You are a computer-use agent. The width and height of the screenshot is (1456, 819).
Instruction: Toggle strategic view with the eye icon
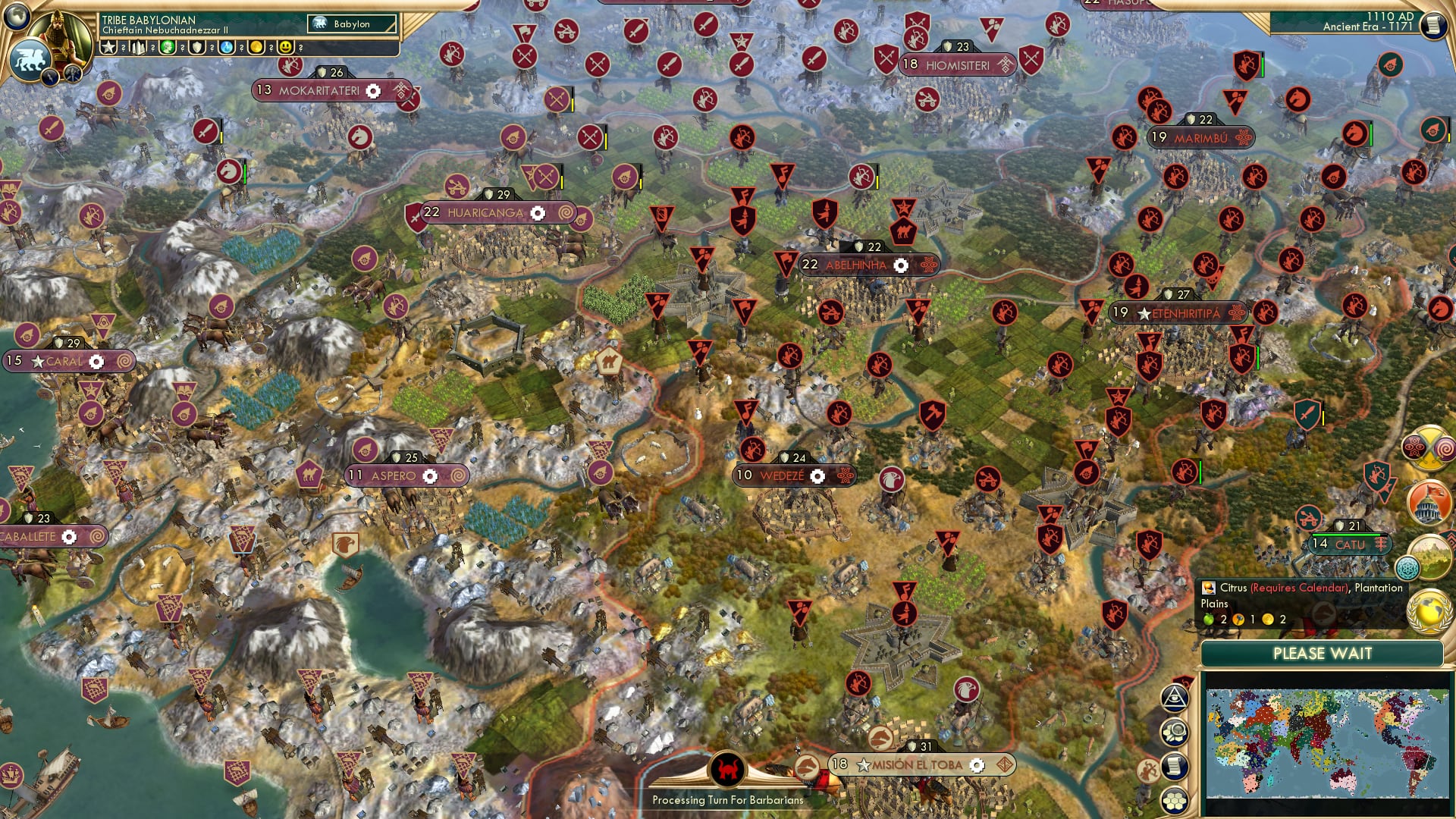[1173, 698]
